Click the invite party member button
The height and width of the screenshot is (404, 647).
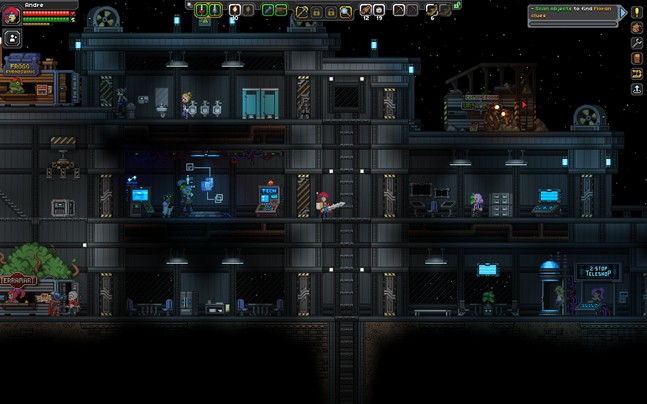(14, 38)
